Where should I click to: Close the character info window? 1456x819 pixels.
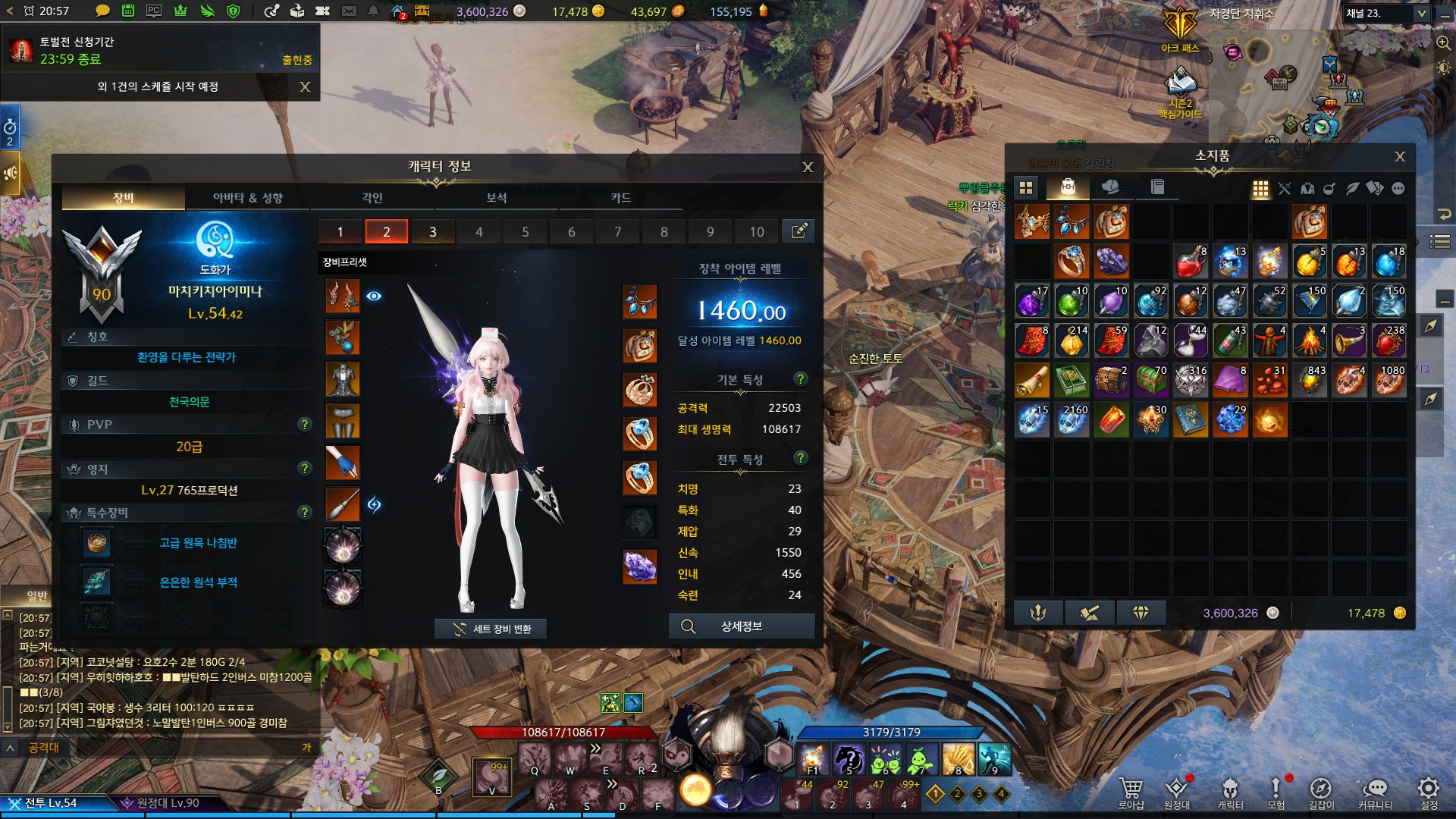(808, 168)
